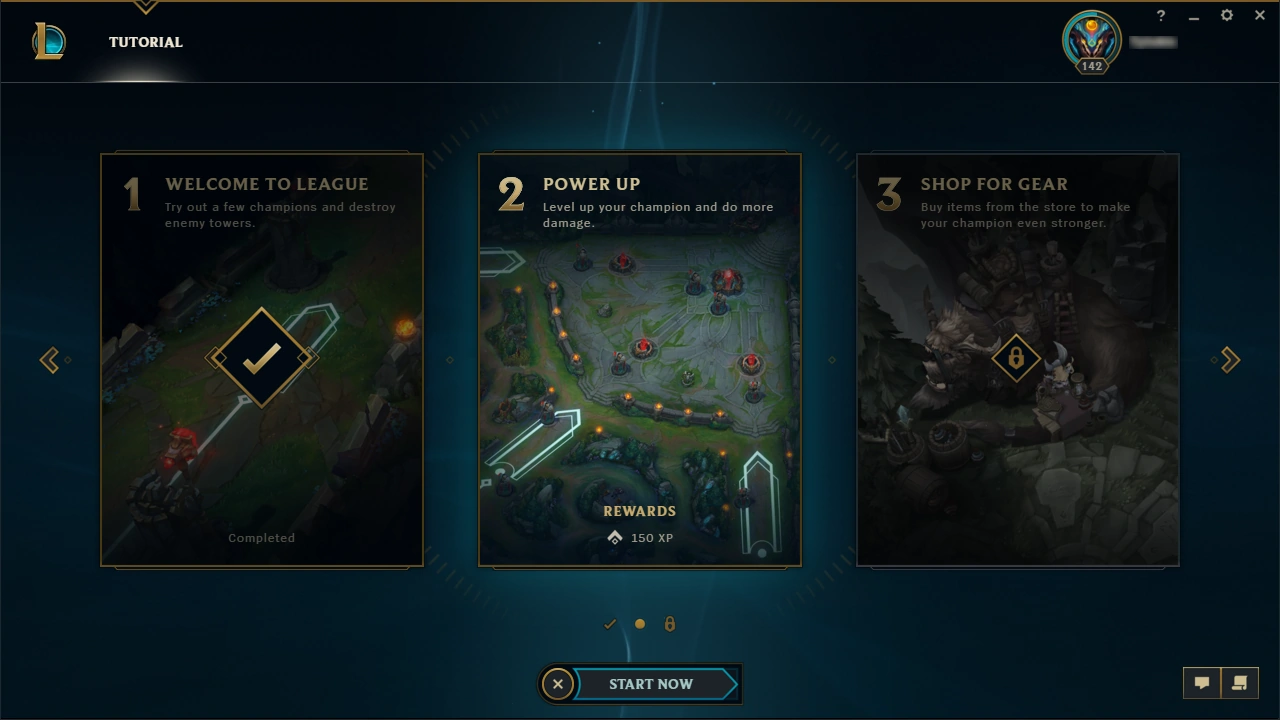Select the active dot pagination indicator
Image resolution: width=1280 pixels, height=720 pixels.
(x=640, y=623)
